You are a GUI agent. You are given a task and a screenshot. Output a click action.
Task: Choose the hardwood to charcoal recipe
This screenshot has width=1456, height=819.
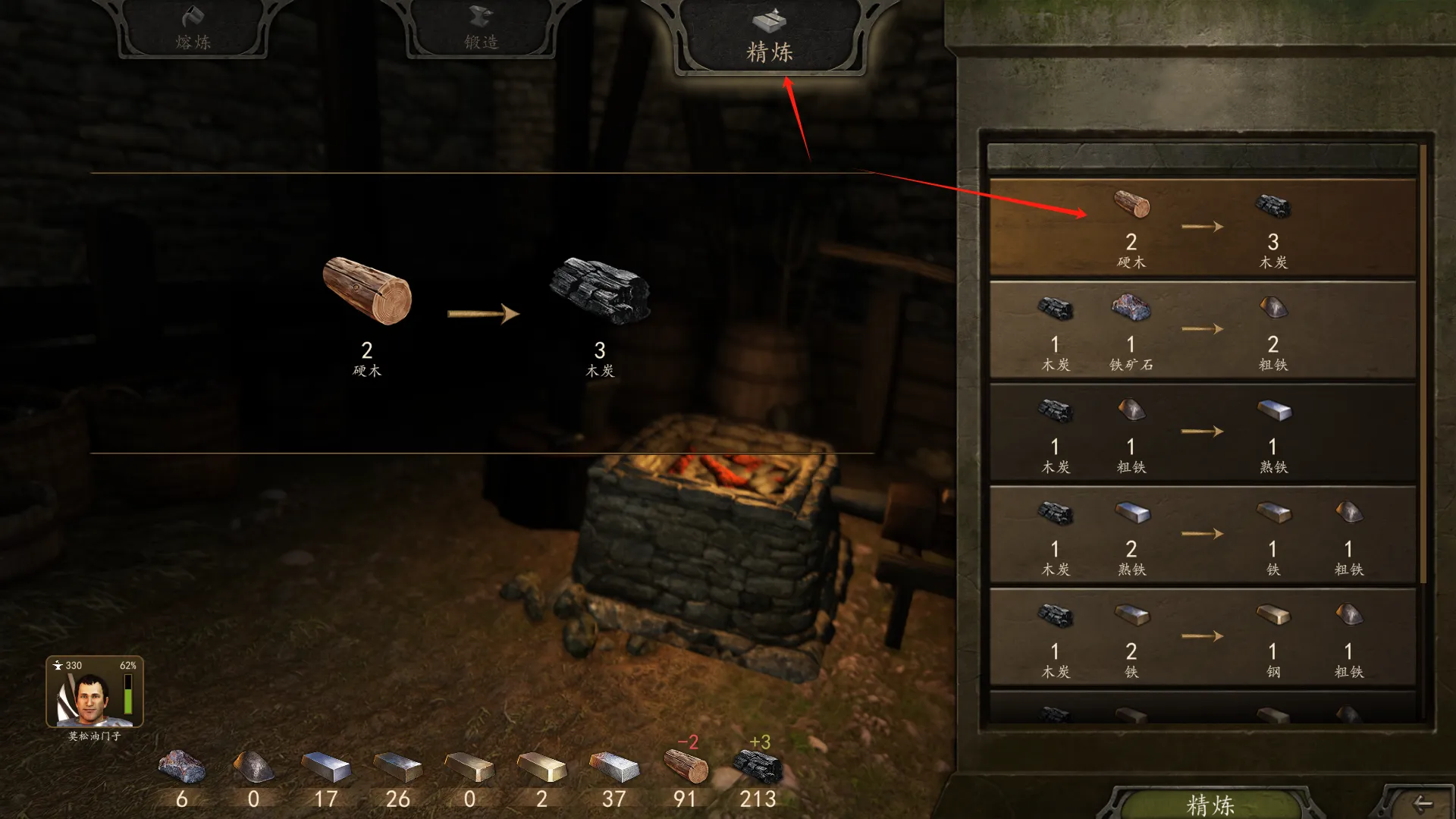tap(1202, 227)
